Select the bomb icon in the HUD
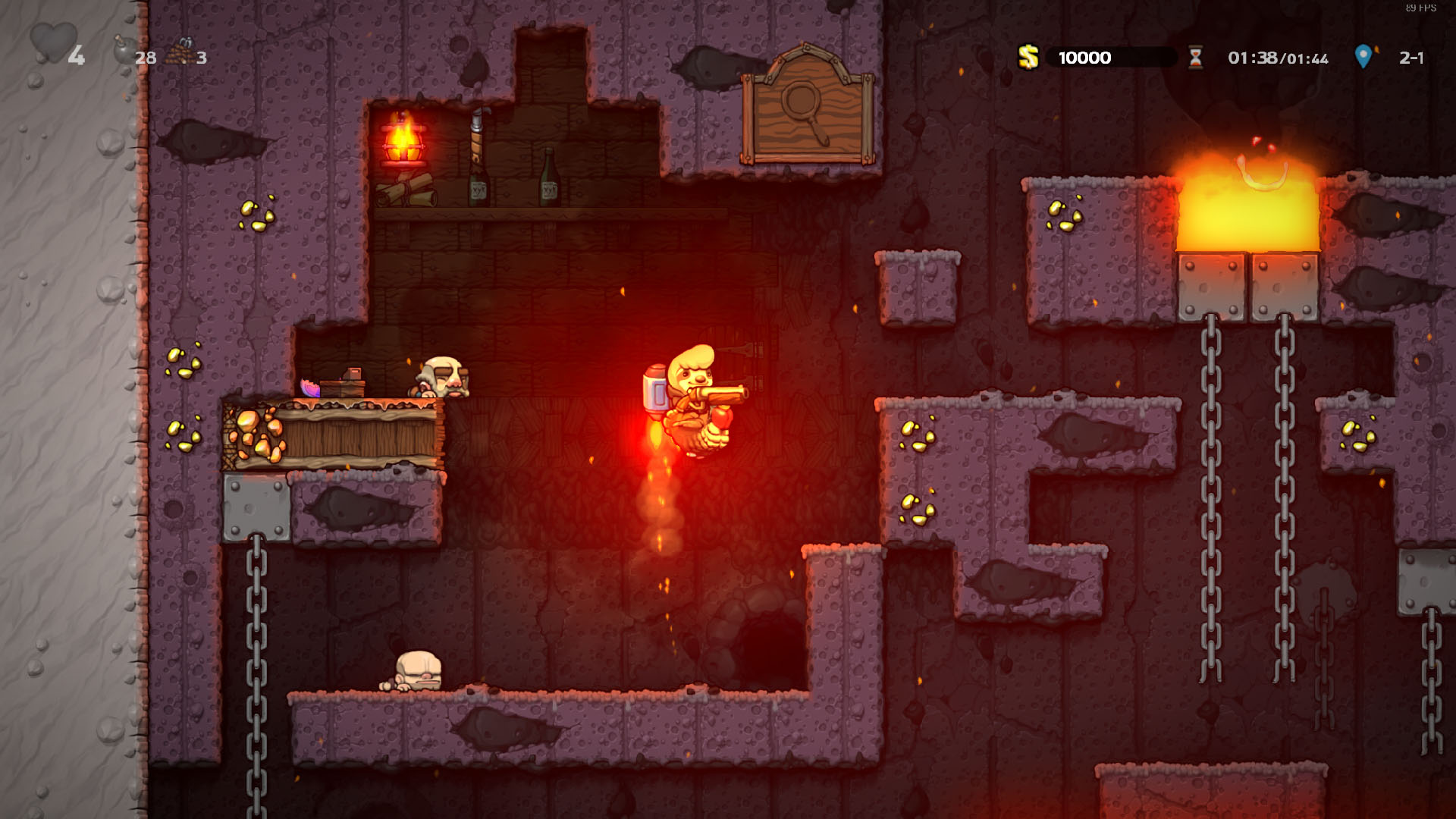The image size is (1456, 819). tap(123, 50)
